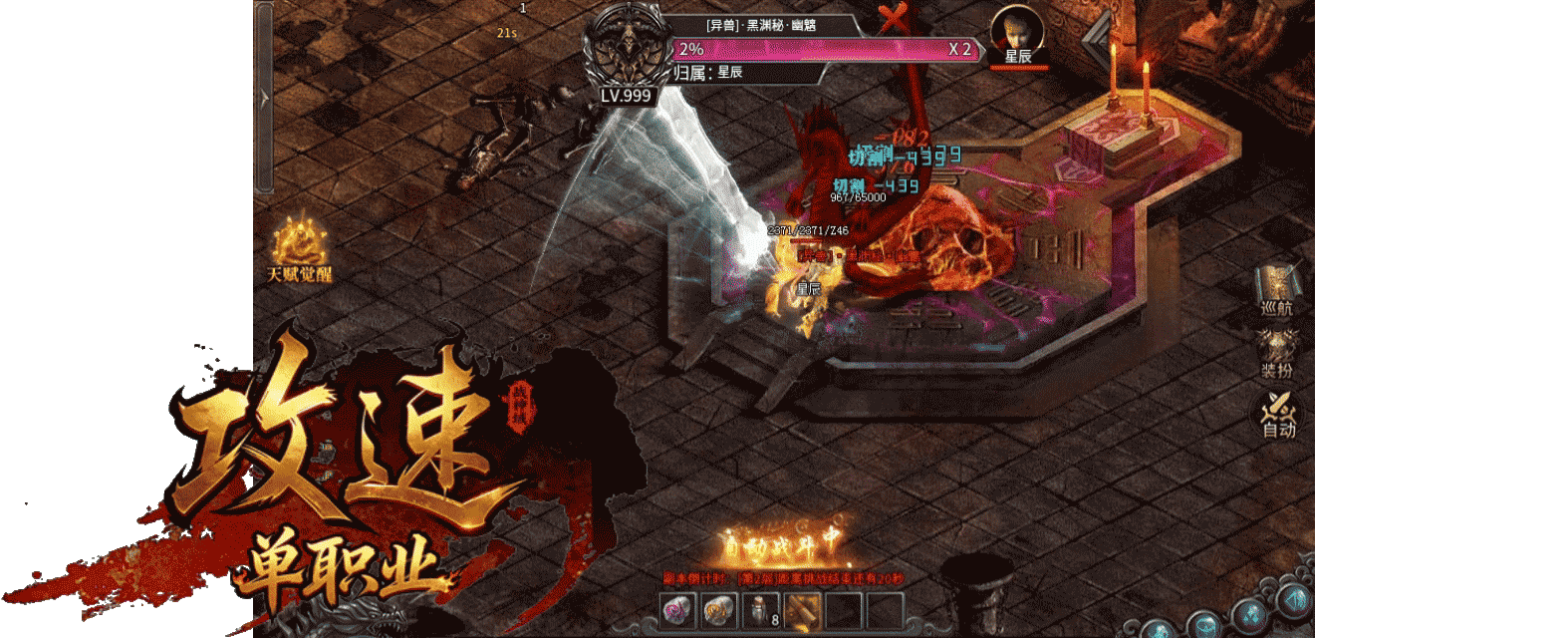Open the 天赋觉醒 talent awakening icon
The width and height of the screenshot is (1568, 638).
[297, 249]
